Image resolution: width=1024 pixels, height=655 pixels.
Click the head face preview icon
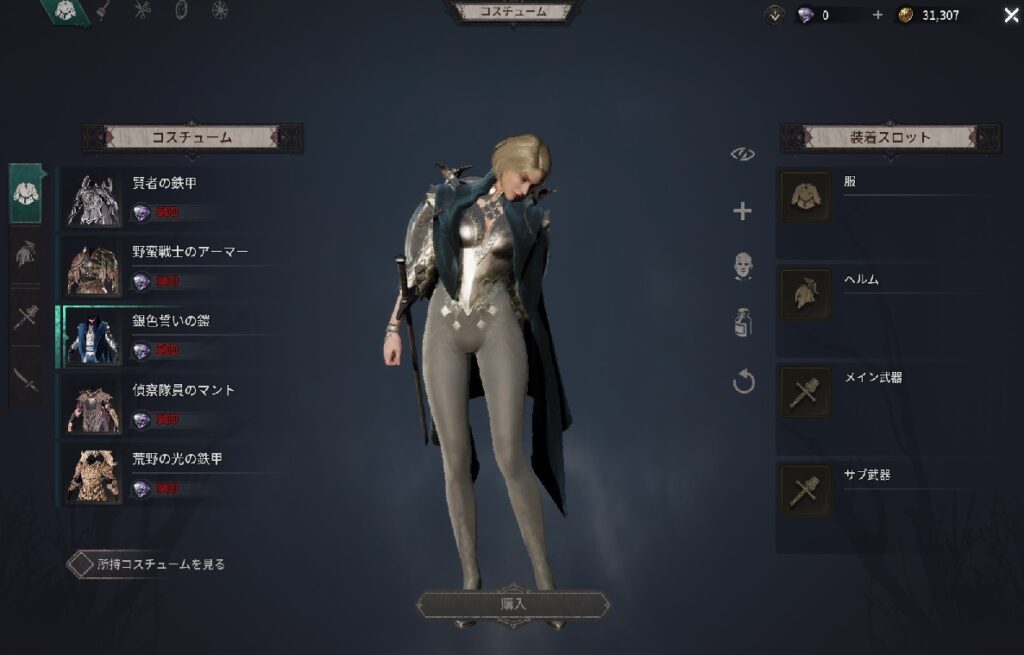[743, 266]
